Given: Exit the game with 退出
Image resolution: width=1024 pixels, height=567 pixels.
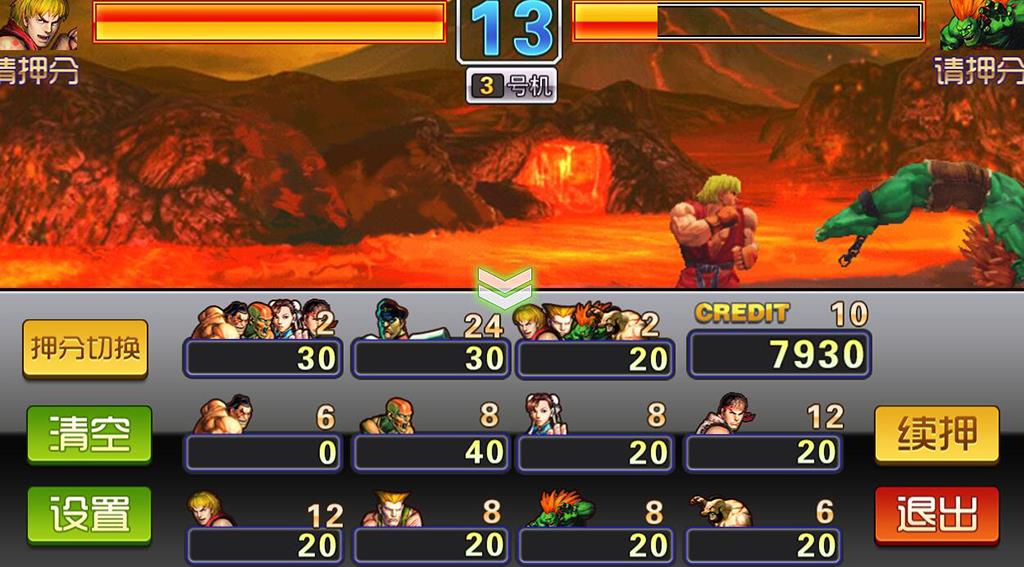Looking at the screenshot, I should [x=936, y=515].
